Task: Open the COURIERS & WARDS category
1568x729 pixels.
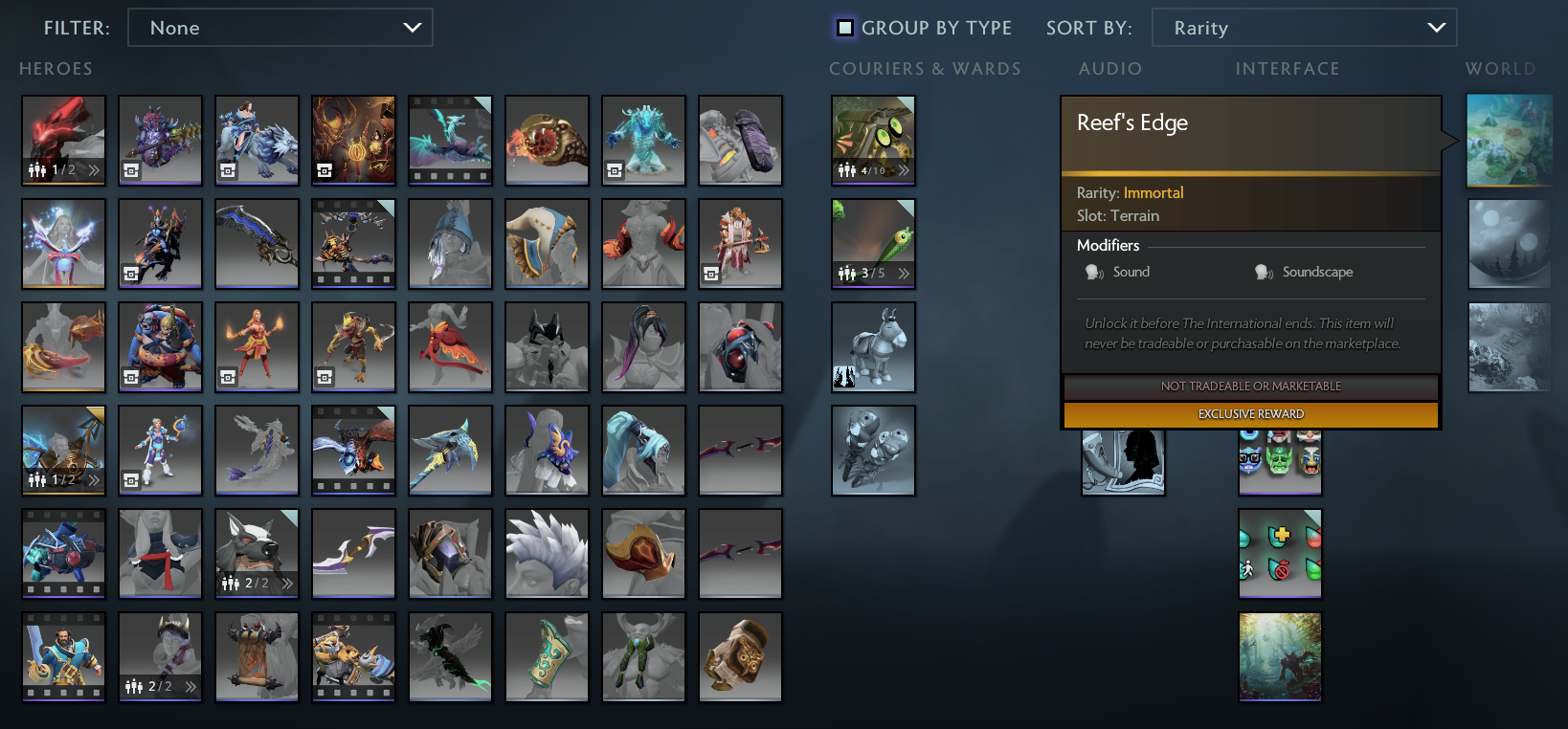Action: click(x=925, y=68)
